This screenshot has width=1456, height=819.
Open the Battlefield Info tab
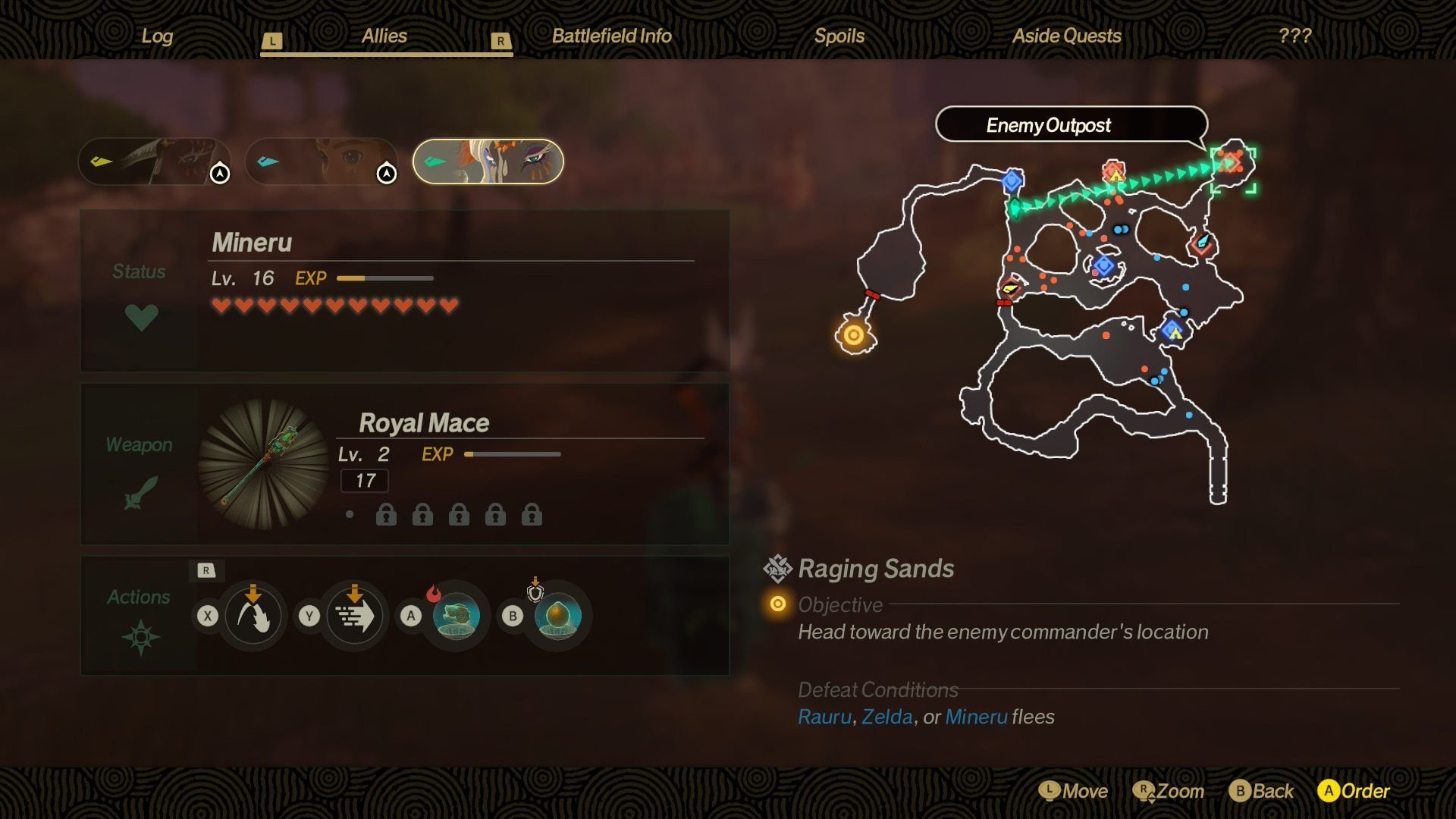(611, 36)
